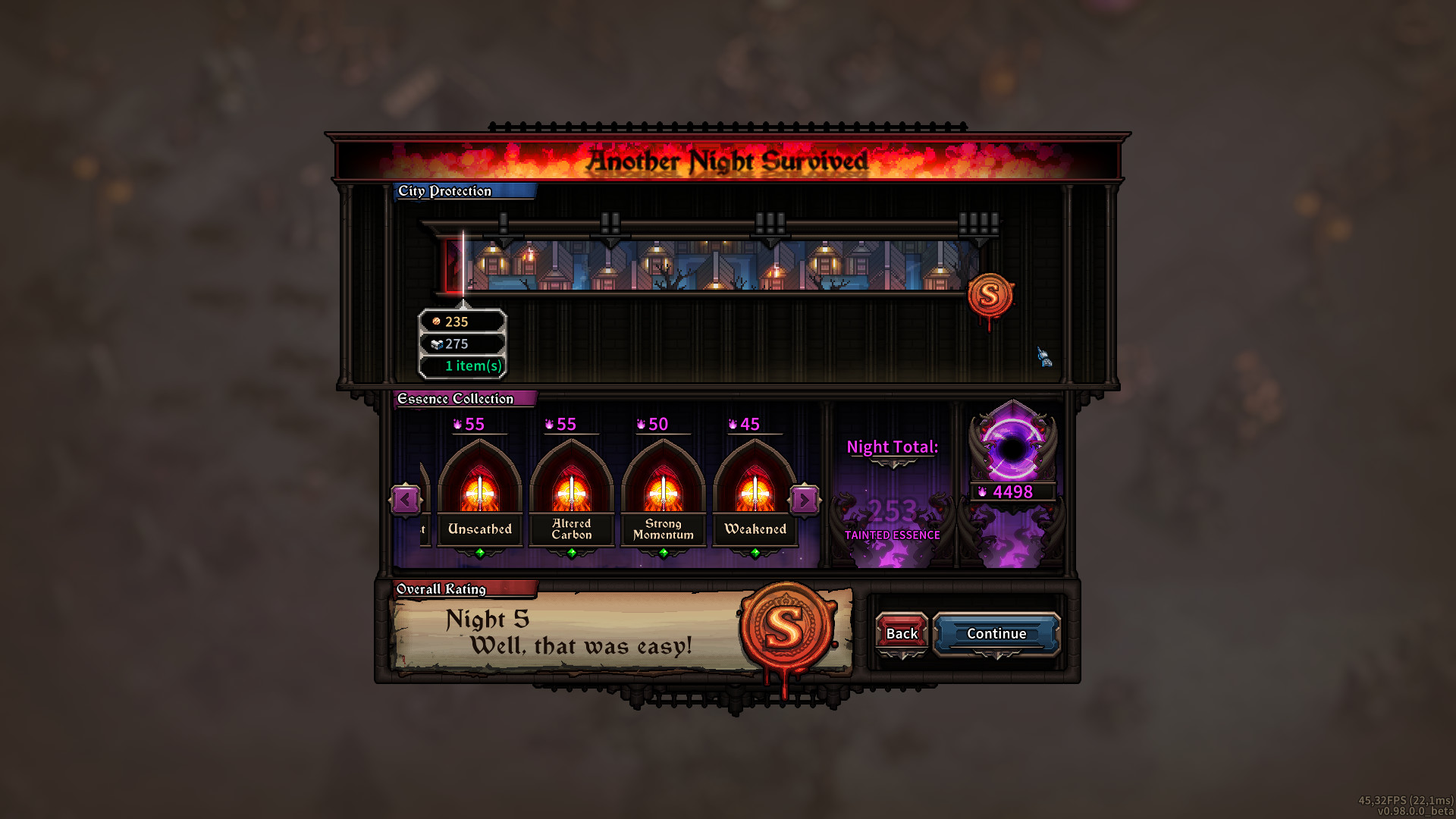Click the 4498 essence total display
The height and width of the screenshot is (819, 1456).
click(1014, 492)
